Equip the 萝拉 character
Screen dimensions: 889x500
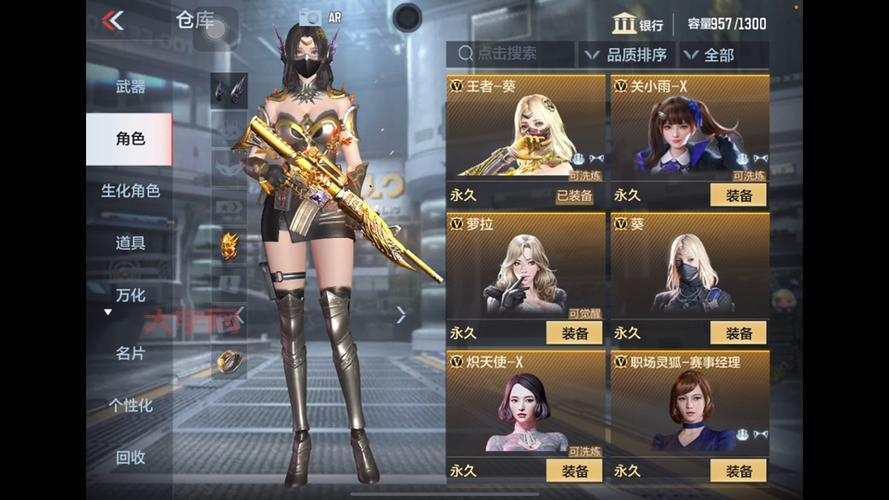coord(574,333)
